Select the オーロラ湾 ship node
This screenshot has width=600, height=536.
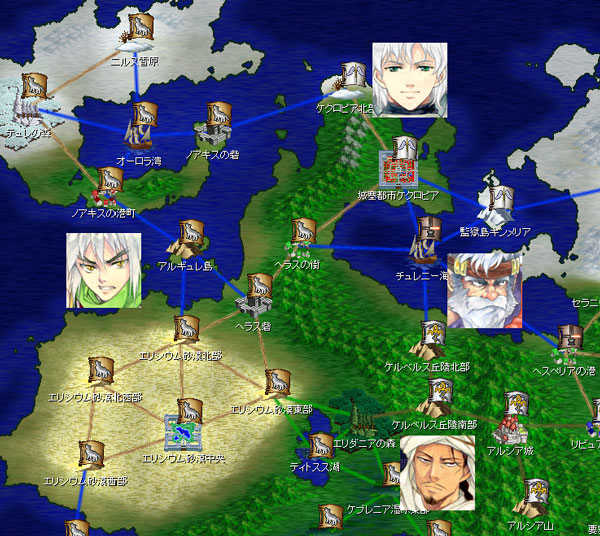(140, 126)
